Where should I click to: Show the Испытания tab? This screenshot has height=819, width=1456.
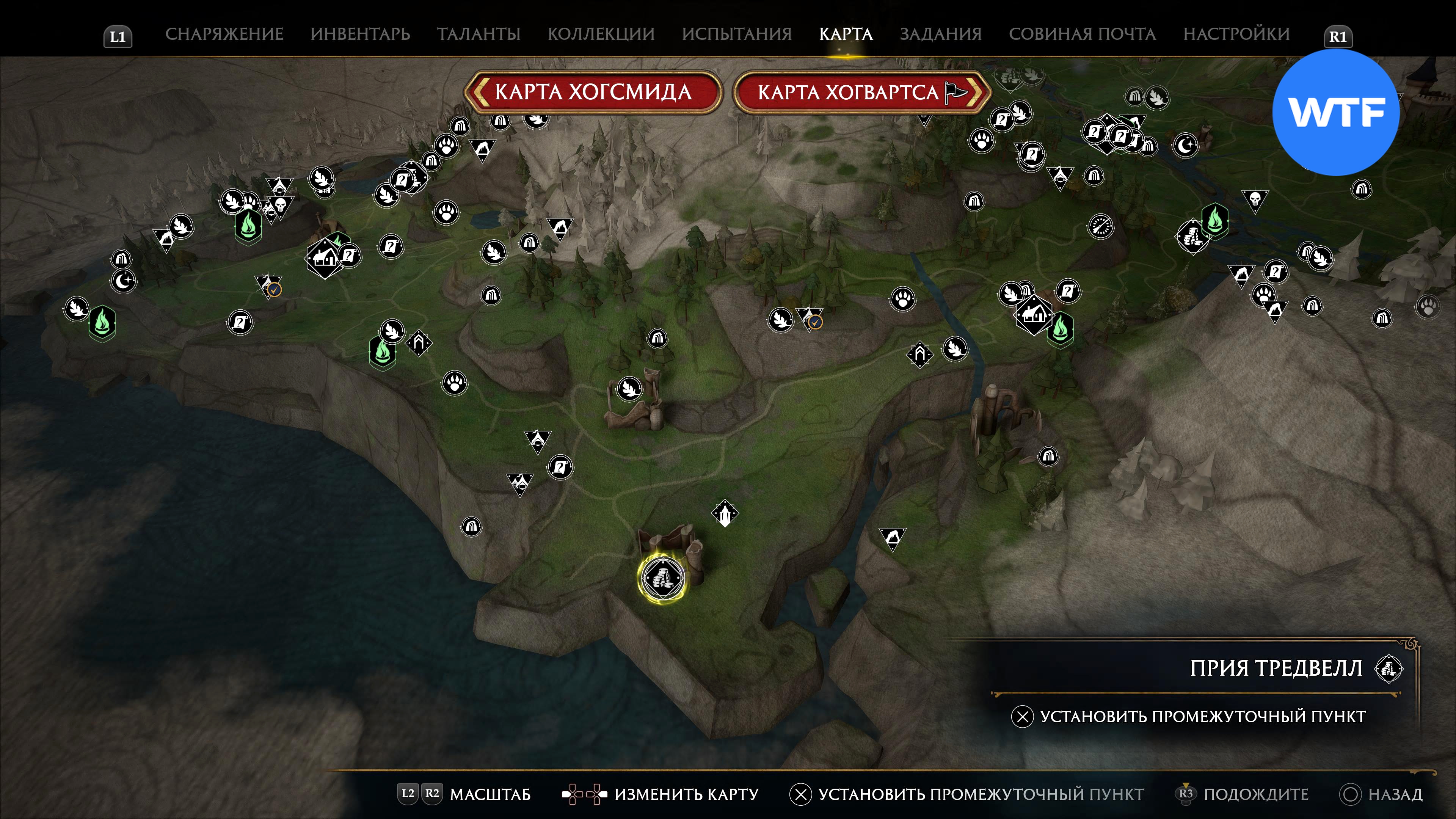click(736, 34)
